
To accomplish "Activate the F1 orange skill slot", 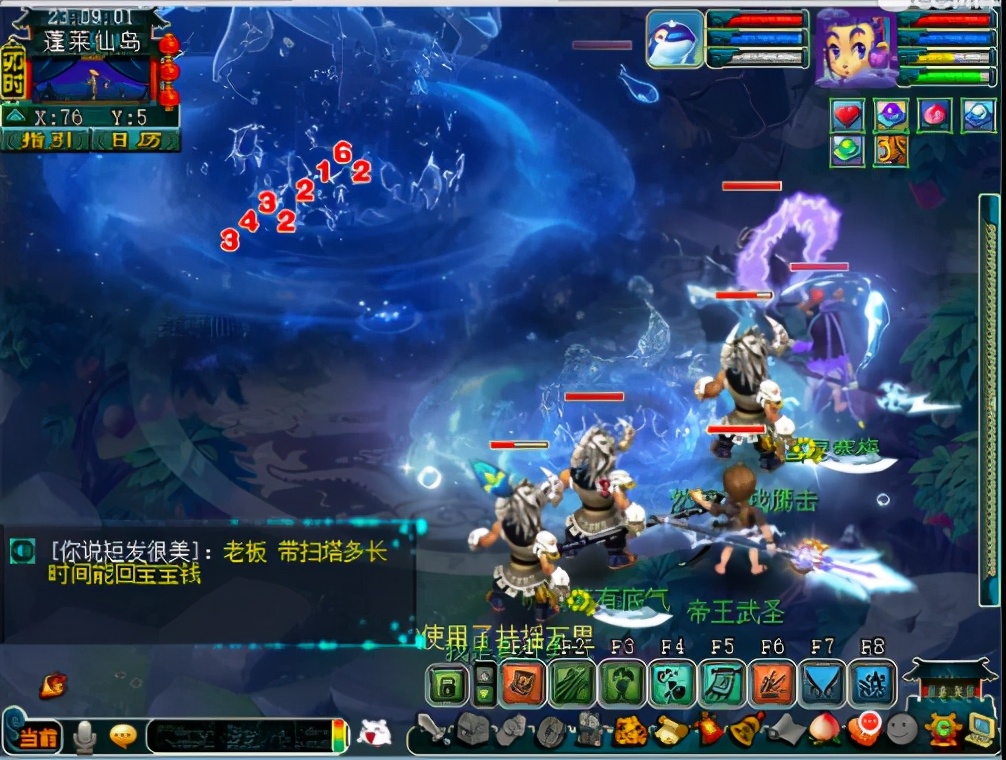I will (522, 684).
